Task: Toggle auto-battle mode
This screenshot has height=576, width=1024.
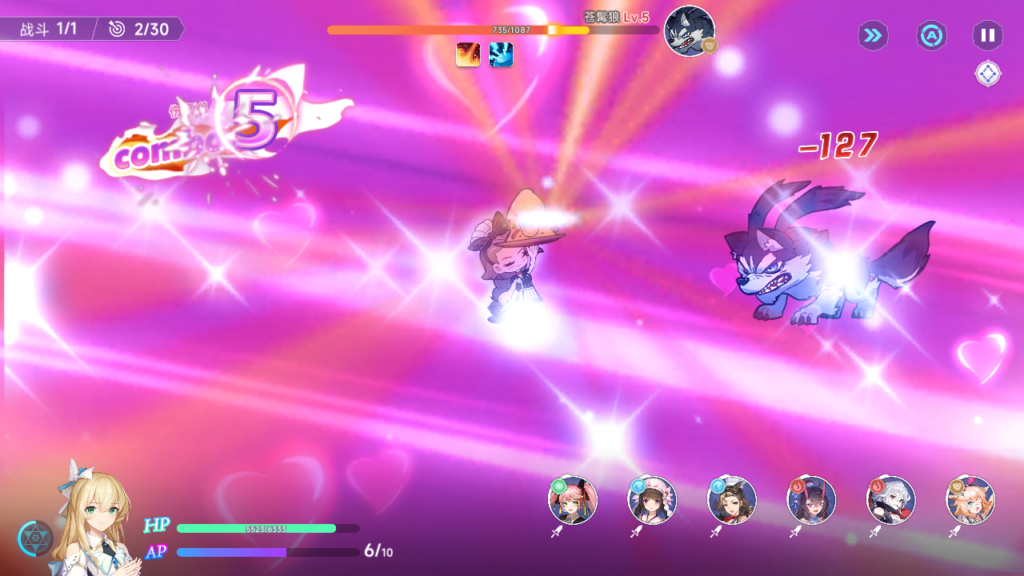Action: click(931, 36)
